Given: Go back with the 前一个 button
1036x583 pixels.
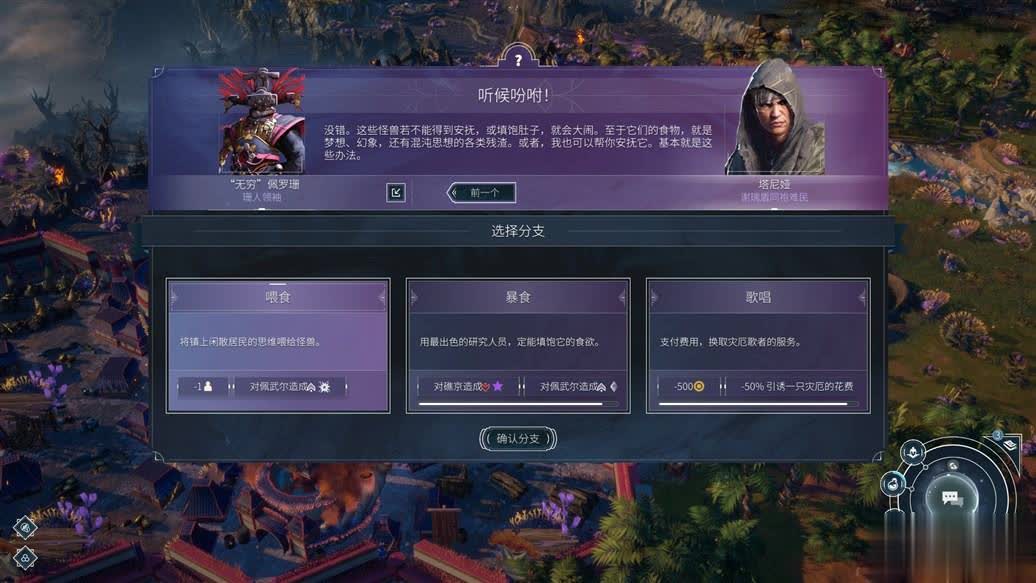Looking at the screenshot, I should click(x=483, y=192).
